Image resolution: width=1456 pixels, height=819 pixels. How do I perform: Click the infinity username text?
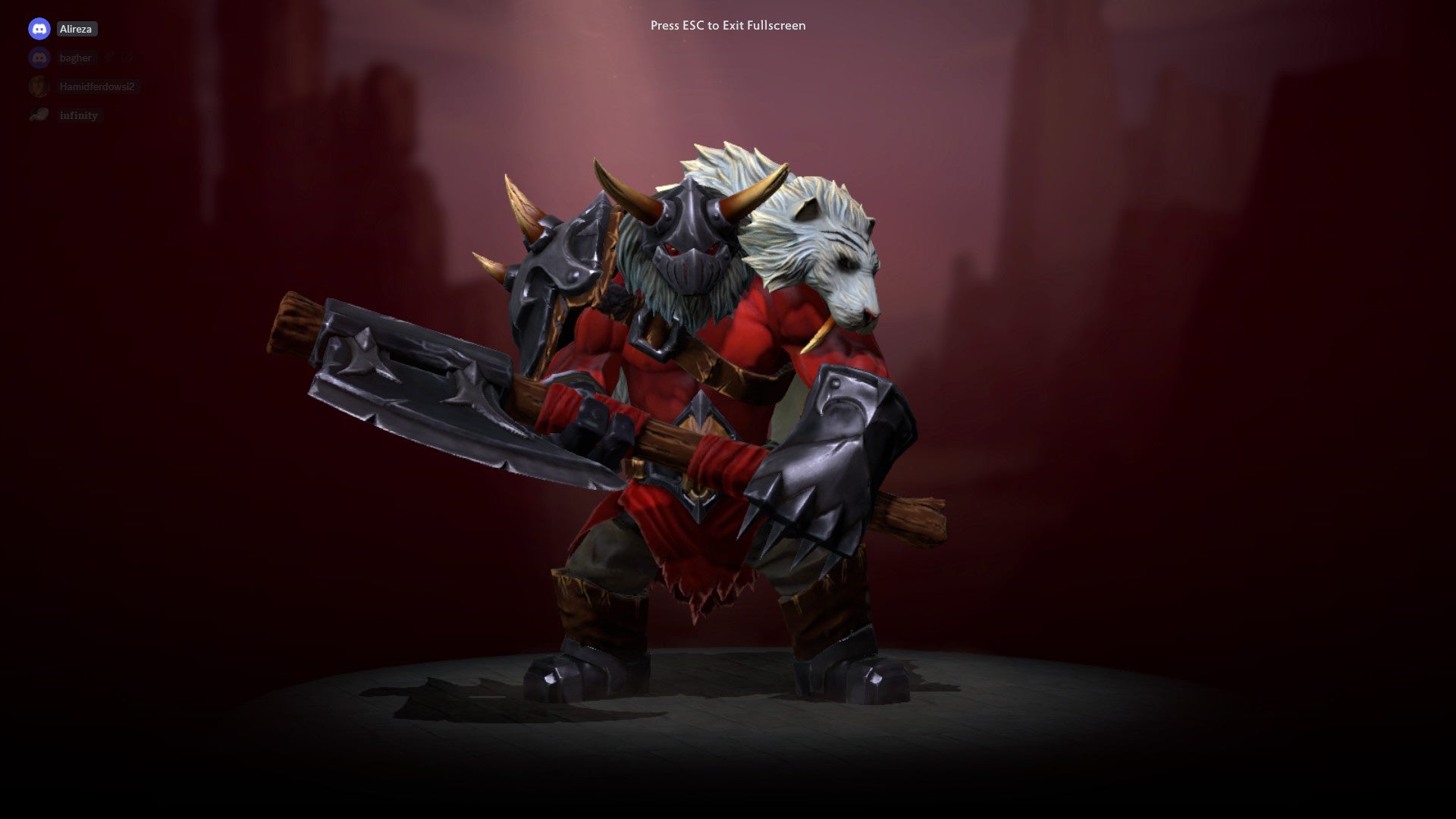coord(79,115)
